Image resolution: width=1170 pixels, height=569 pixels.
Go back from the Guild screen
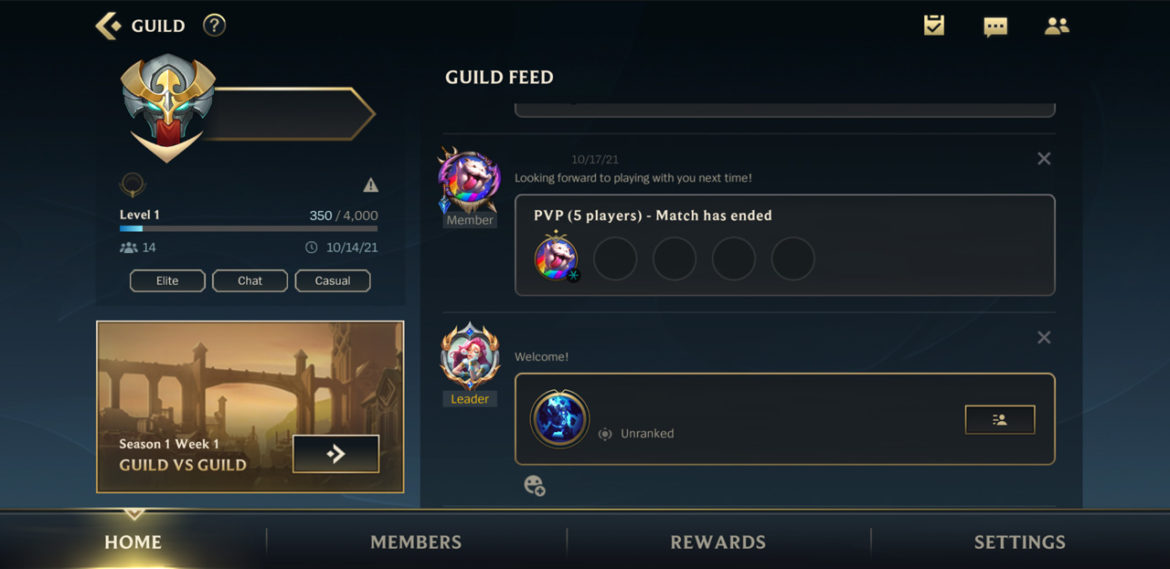coord(107,26)
